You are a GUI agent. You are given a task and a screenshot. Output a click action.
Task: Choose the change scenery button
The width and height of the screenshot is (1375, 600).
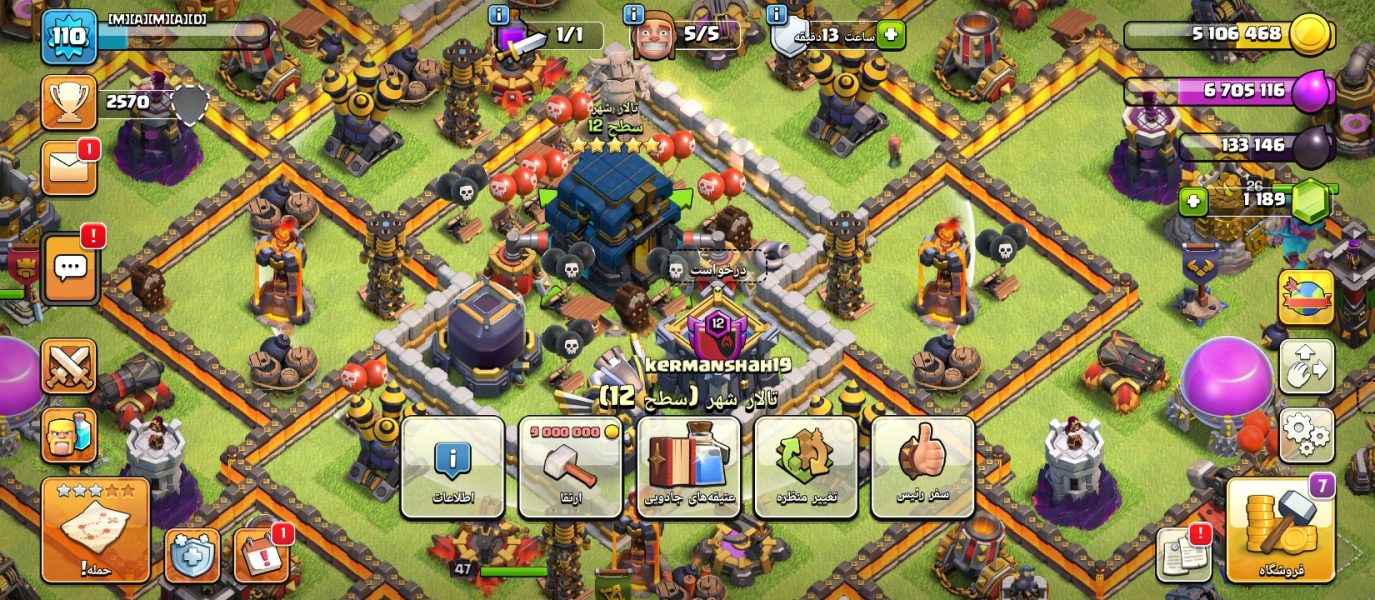click(x=805, y=467)
